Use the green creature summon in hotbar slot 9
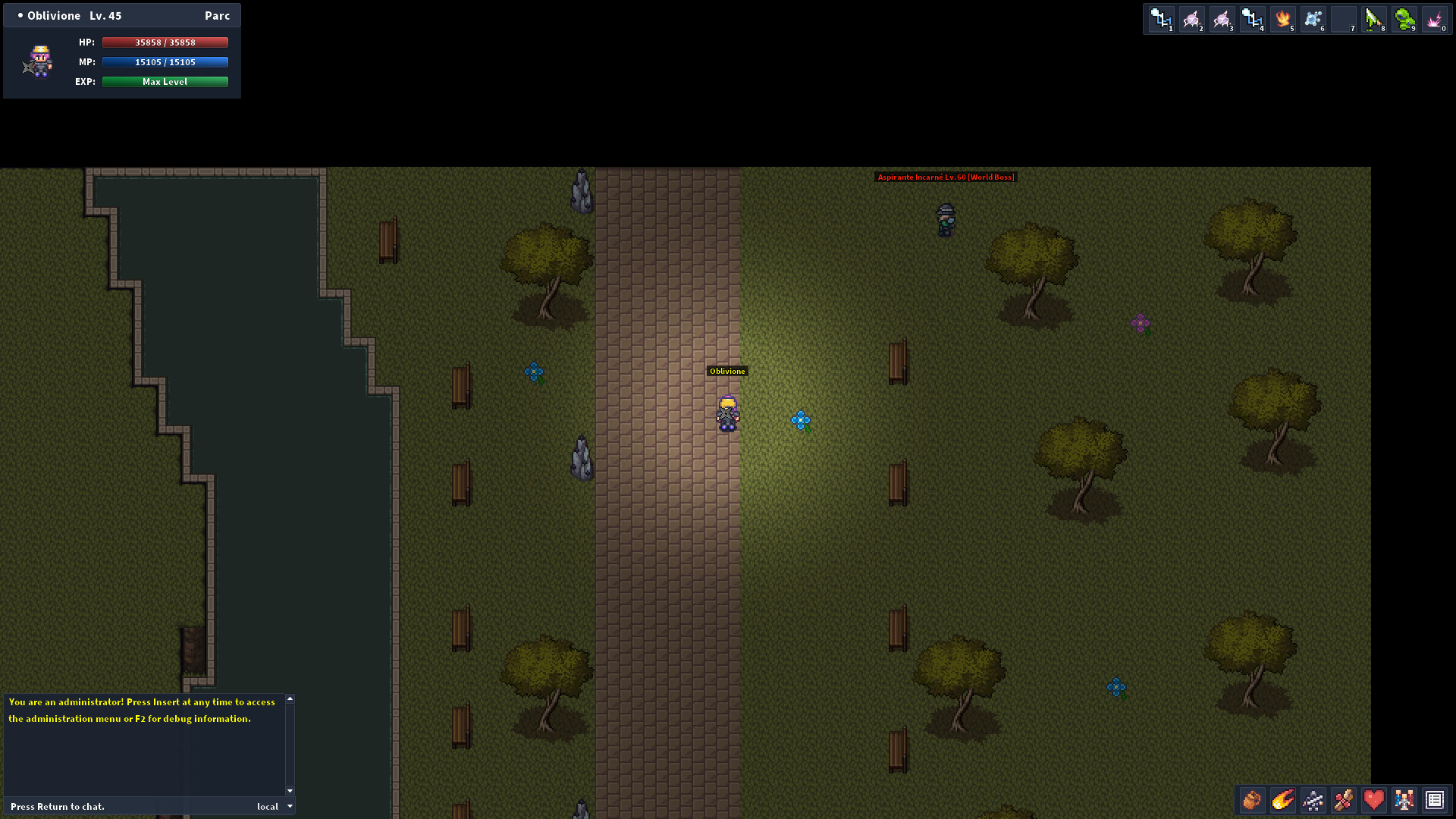The height and width of the screenshot is (819, 1456). [1404, 19]
